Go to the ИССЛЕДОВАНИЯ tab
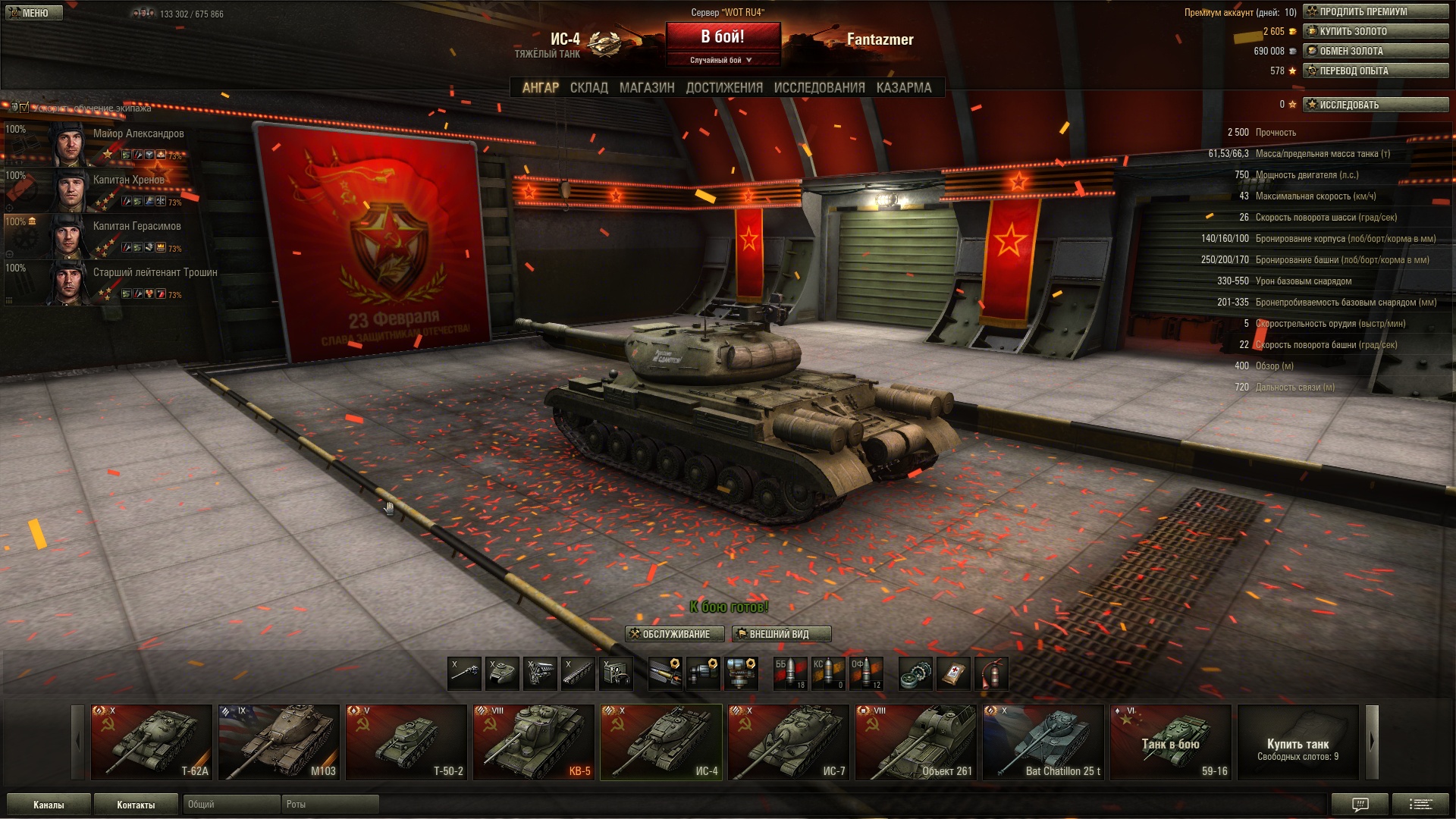The image size is (1456, 819). [819, 88]
